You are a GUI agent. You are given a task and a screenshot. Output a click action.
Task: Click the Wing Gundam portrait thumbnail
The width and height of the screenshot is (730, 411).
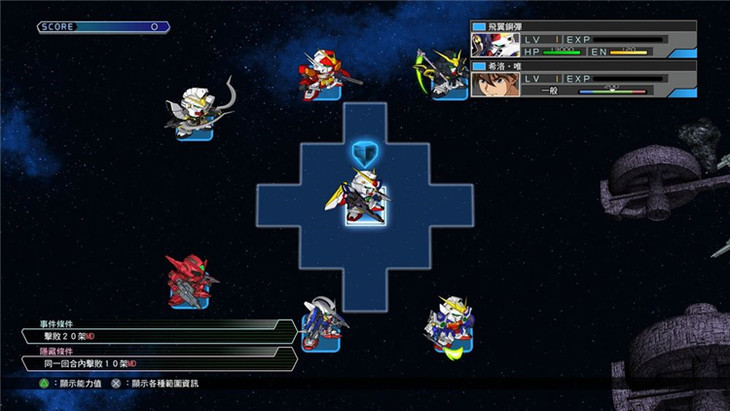[490, 43]
